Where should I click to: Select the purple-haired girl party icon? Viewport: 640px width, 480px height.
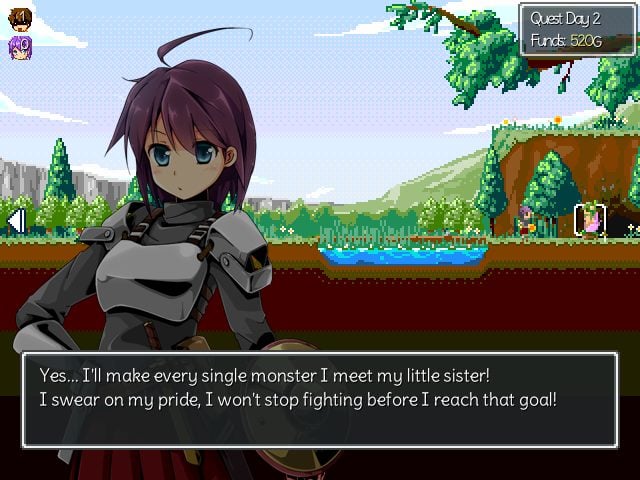pos(20,46)
